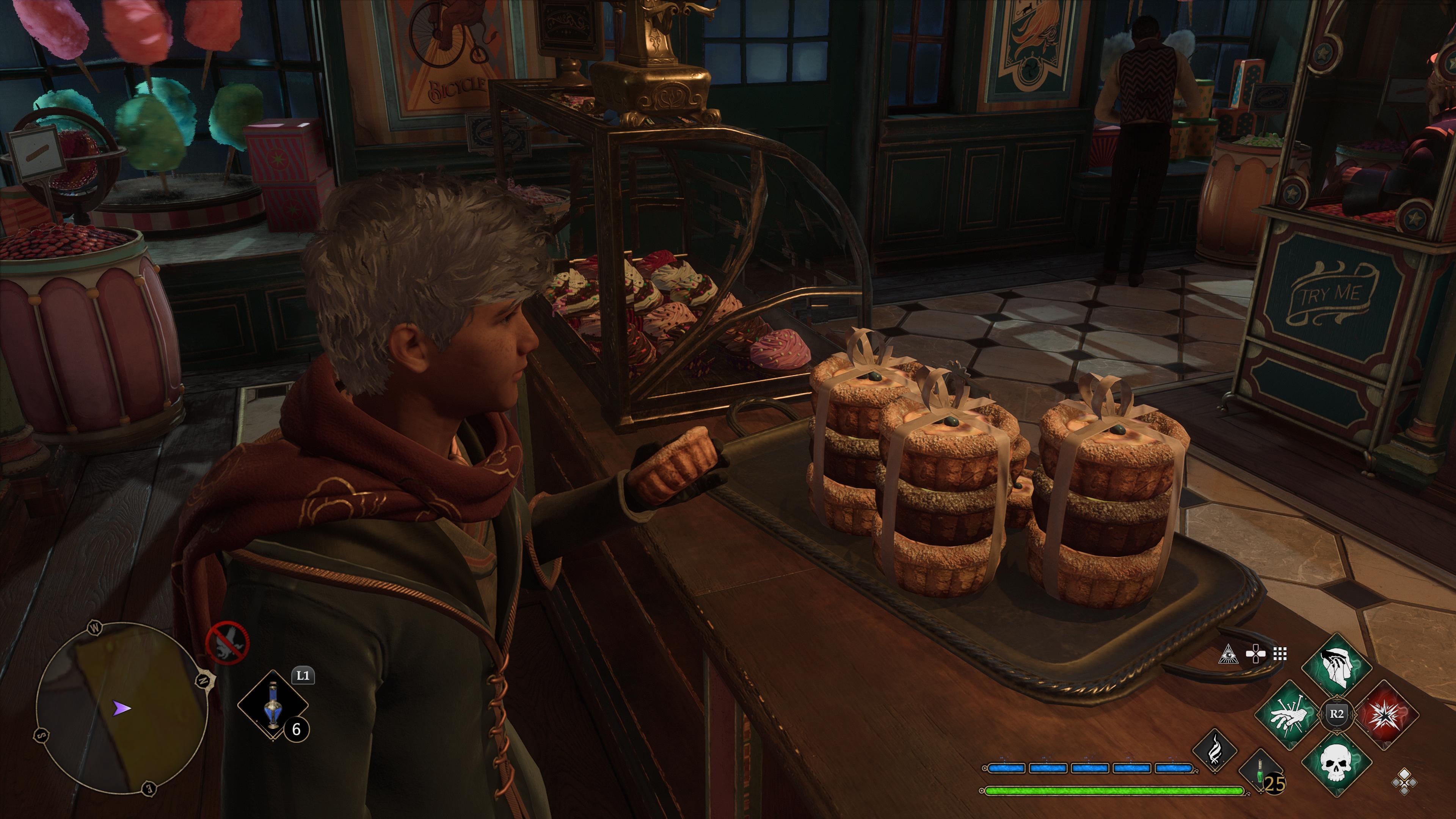The width and height of the screenshot is (1456, 819).
Task: Activate the red starburst spell slot
Action: coord(1384,715)
